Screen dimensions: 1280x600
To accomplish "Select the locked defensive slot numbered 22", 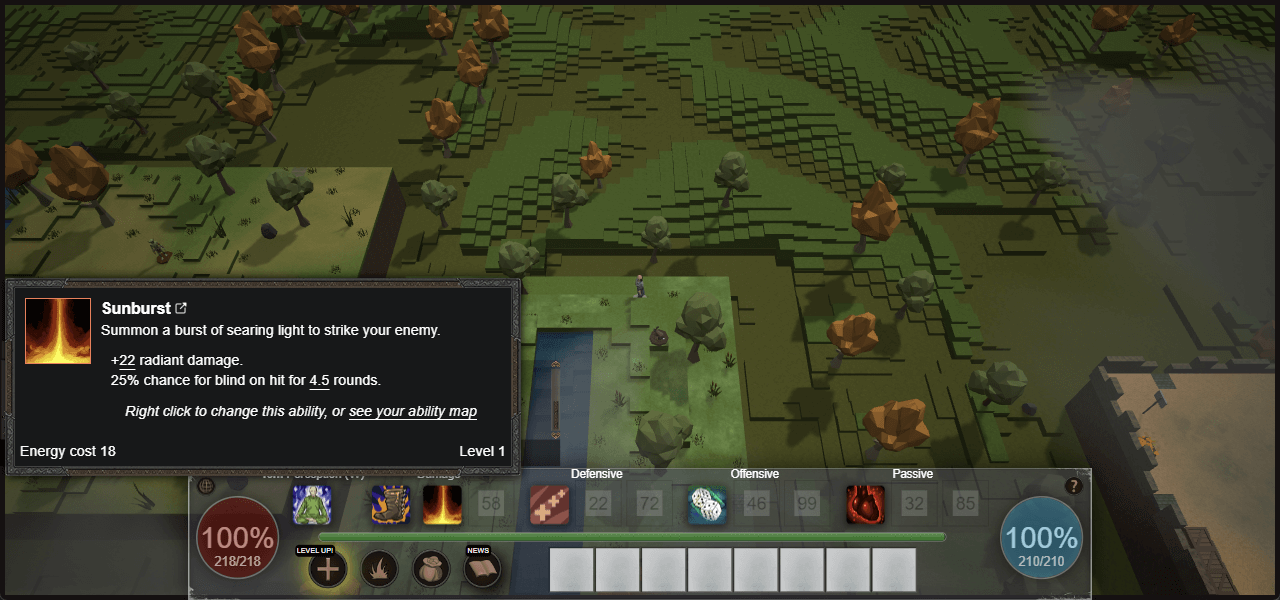I will click(598, 504).
